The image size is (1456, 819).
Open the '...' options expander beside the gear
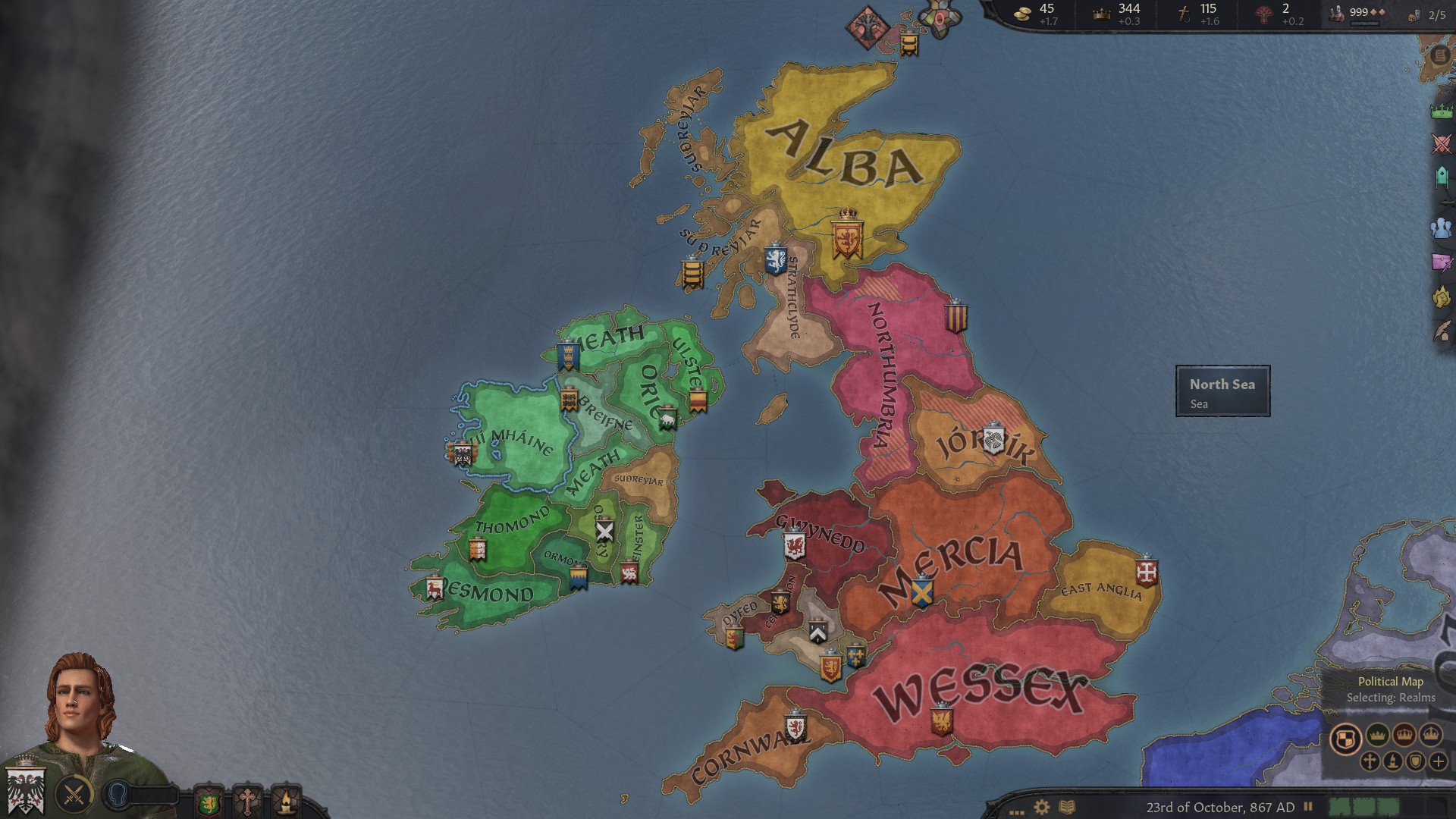click(x=1017, y=811)
